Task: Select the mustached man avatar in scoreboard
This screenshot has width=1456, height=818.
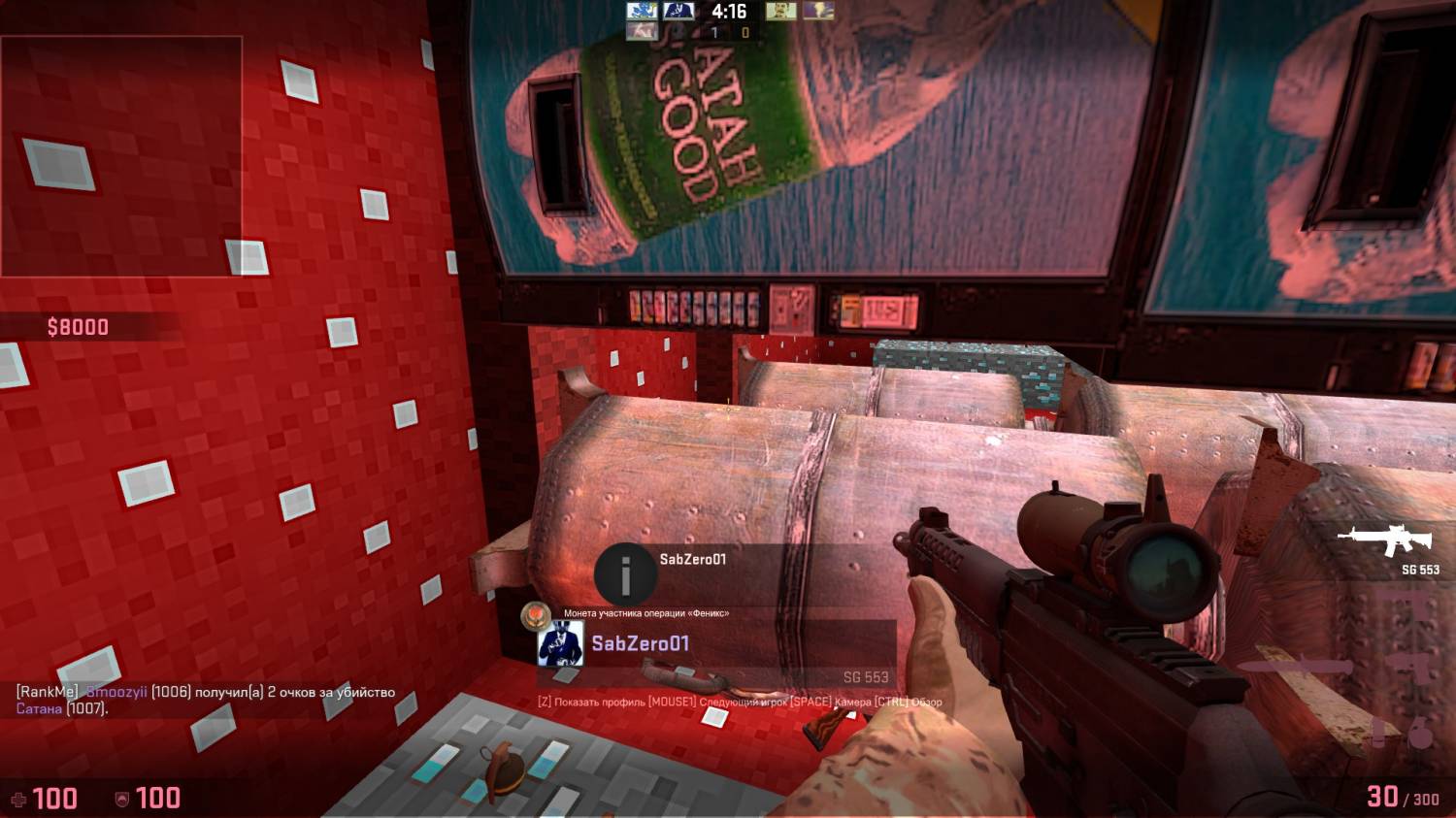Action: pos(780,12)
